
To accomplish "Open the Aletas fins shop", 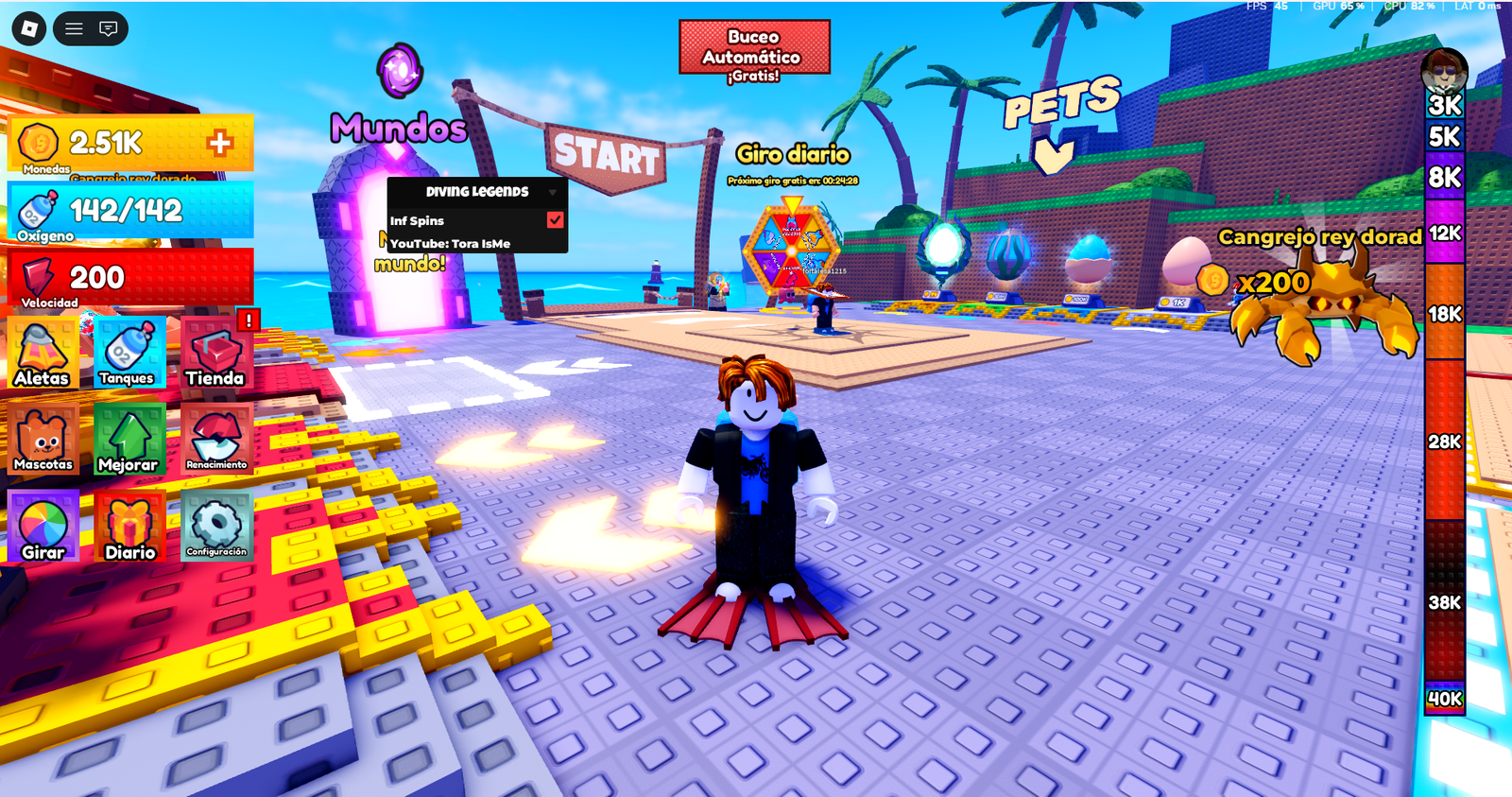I will (43, 353).
